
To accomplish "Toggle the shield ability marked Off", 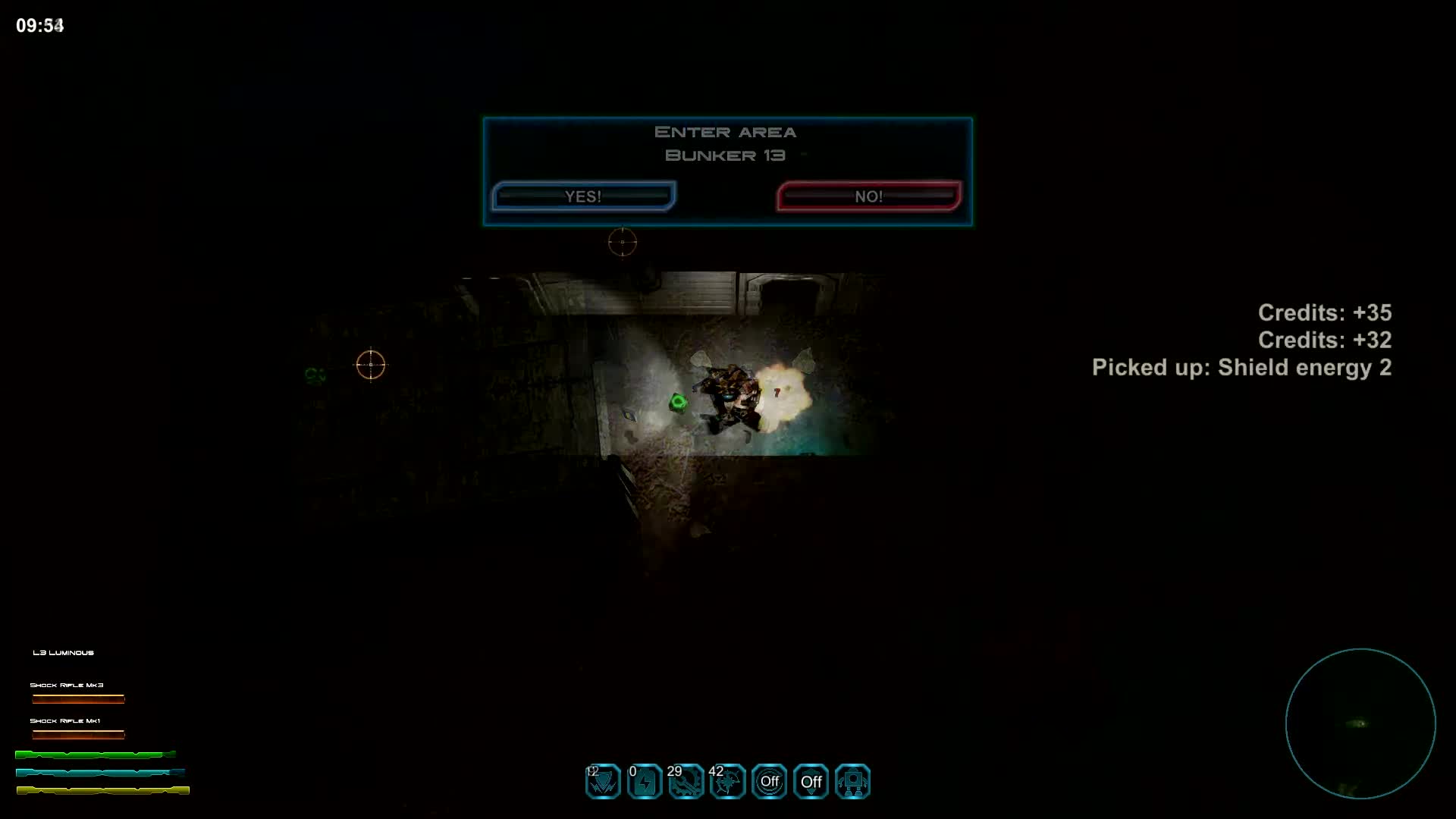I will point(811,782).
